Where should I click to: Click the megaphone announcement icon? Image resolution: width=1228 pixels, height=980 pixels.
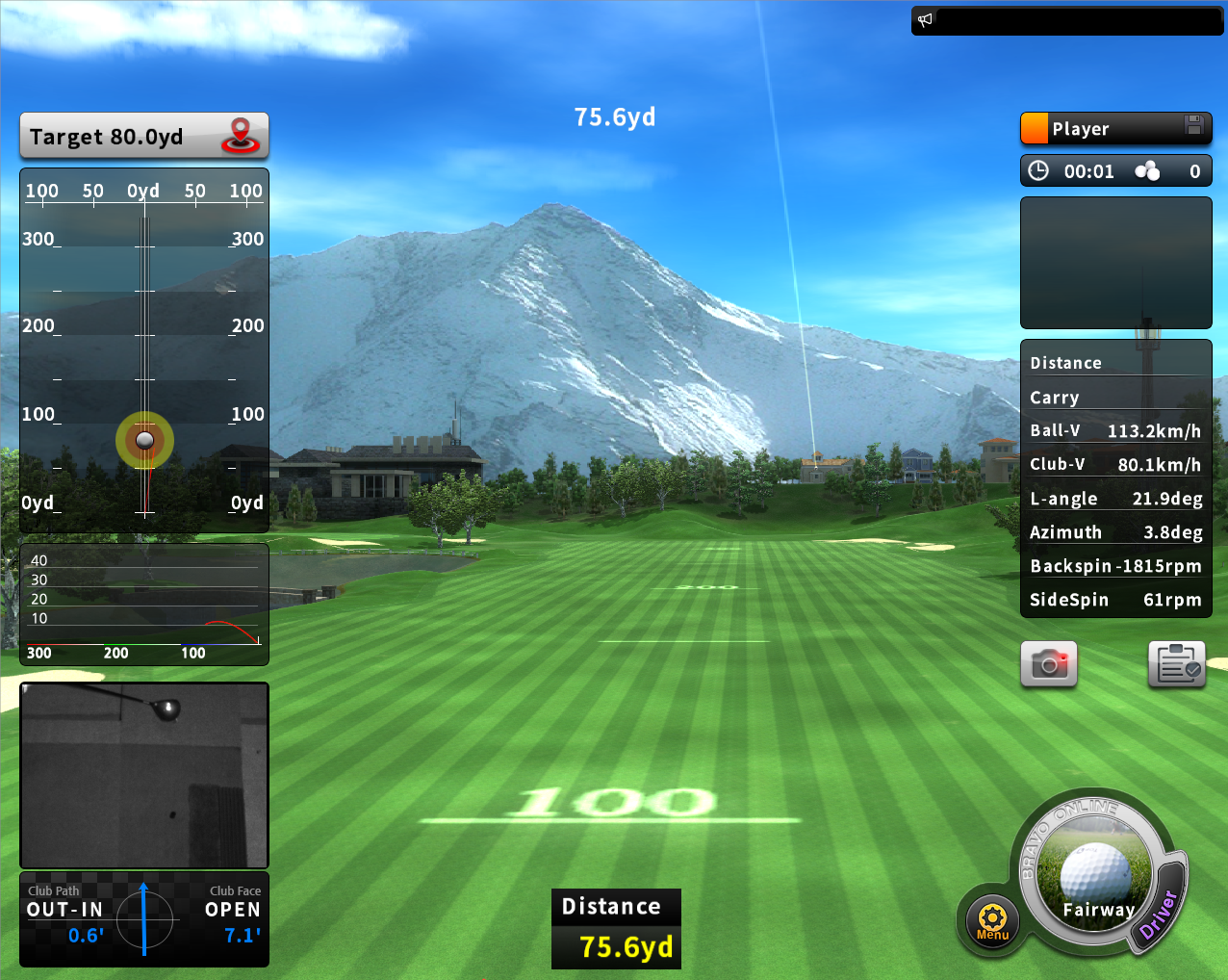tap(926, 20)
